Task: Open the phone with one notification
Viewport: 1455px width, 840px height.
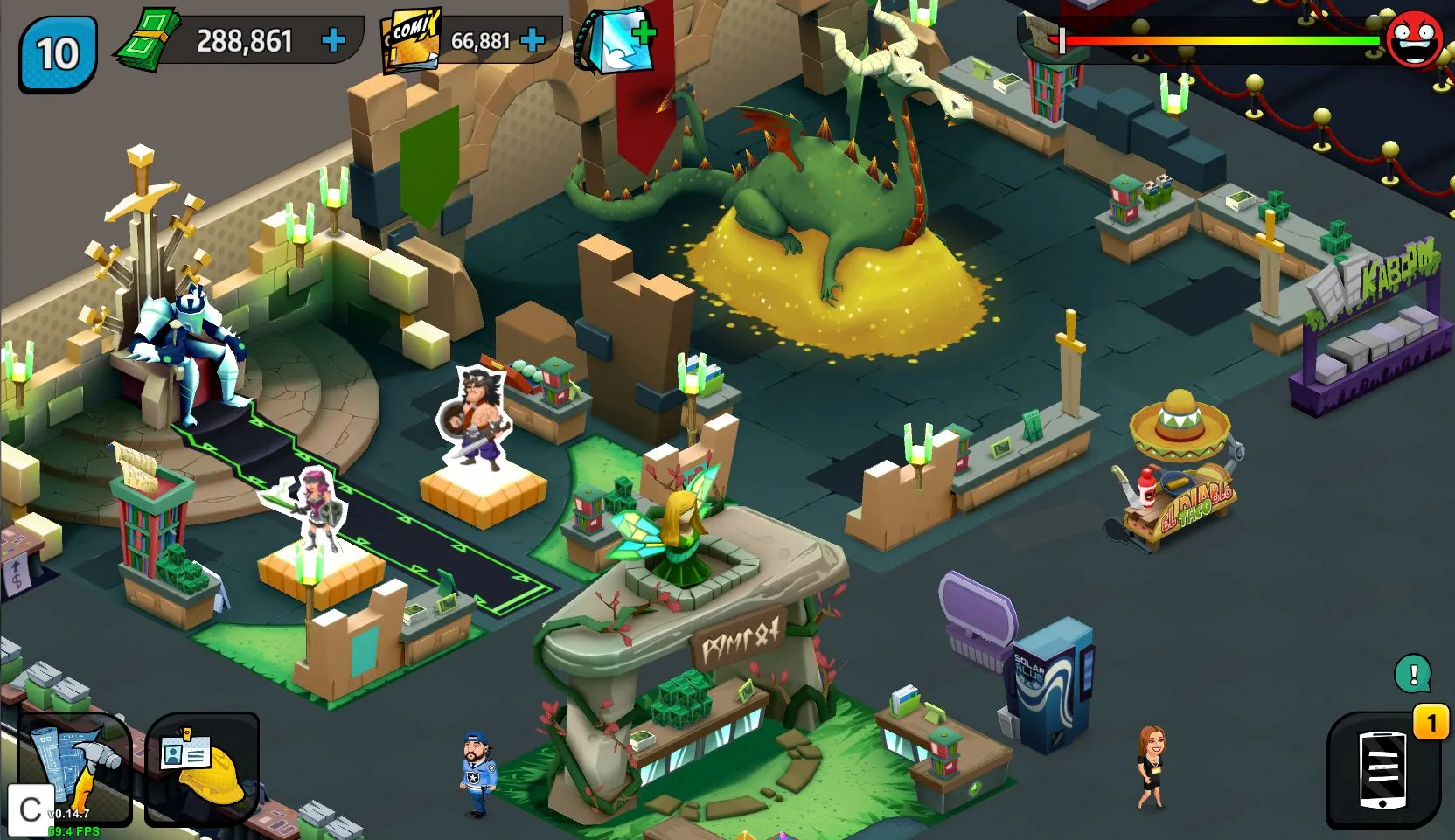Action: click(1382, 769)
